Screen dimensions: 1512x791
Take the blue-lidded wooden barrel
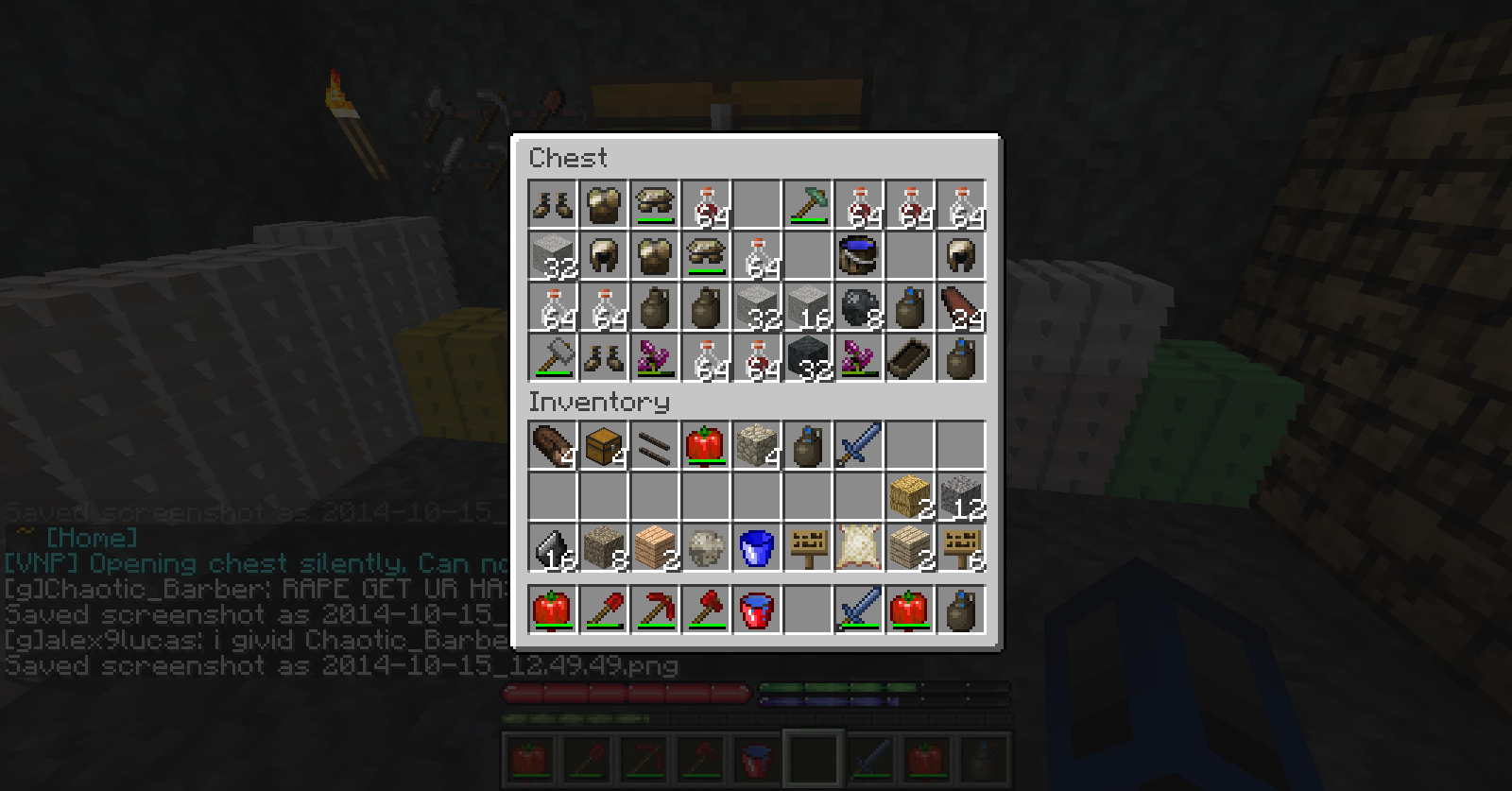(x=859, y=256)
